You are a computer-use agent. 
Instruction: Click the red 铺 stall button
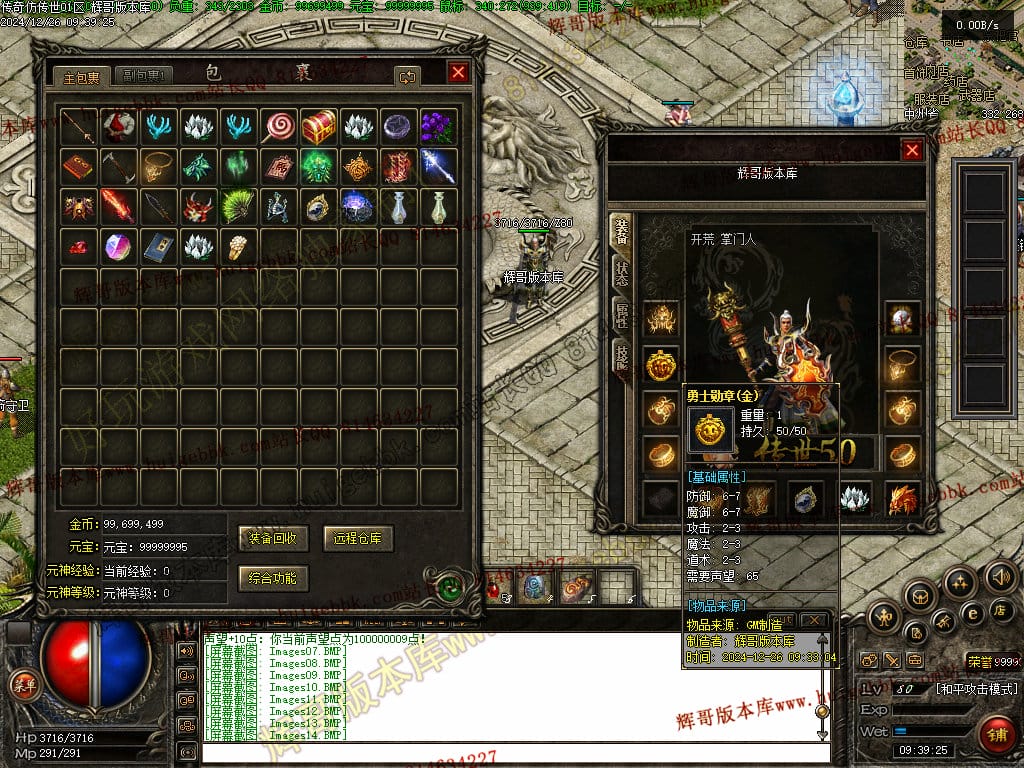click(997, 735)
